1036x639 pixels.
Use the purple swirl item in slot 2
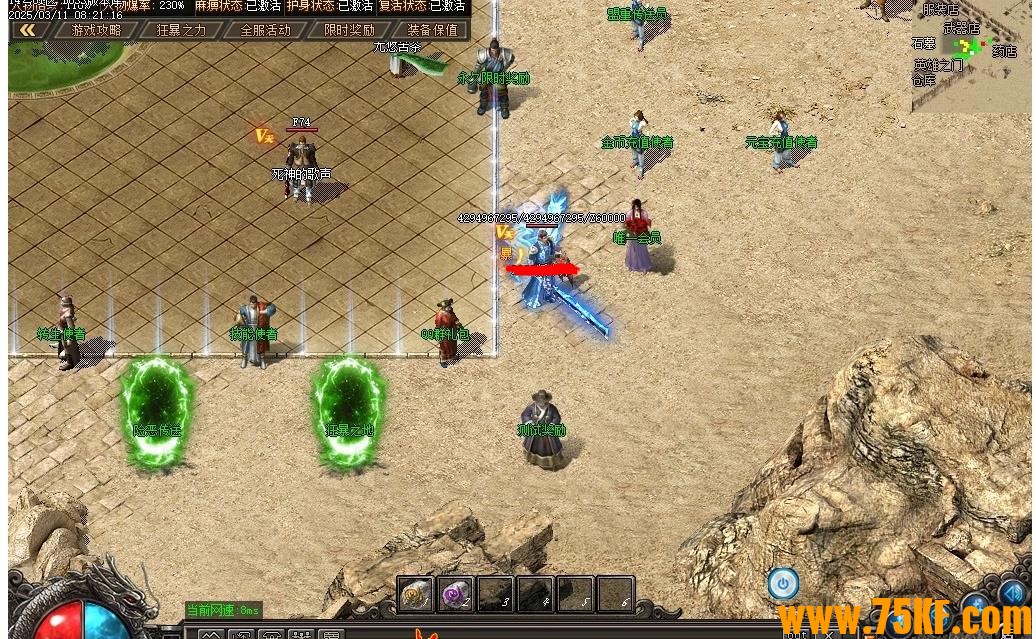(456, 594)
